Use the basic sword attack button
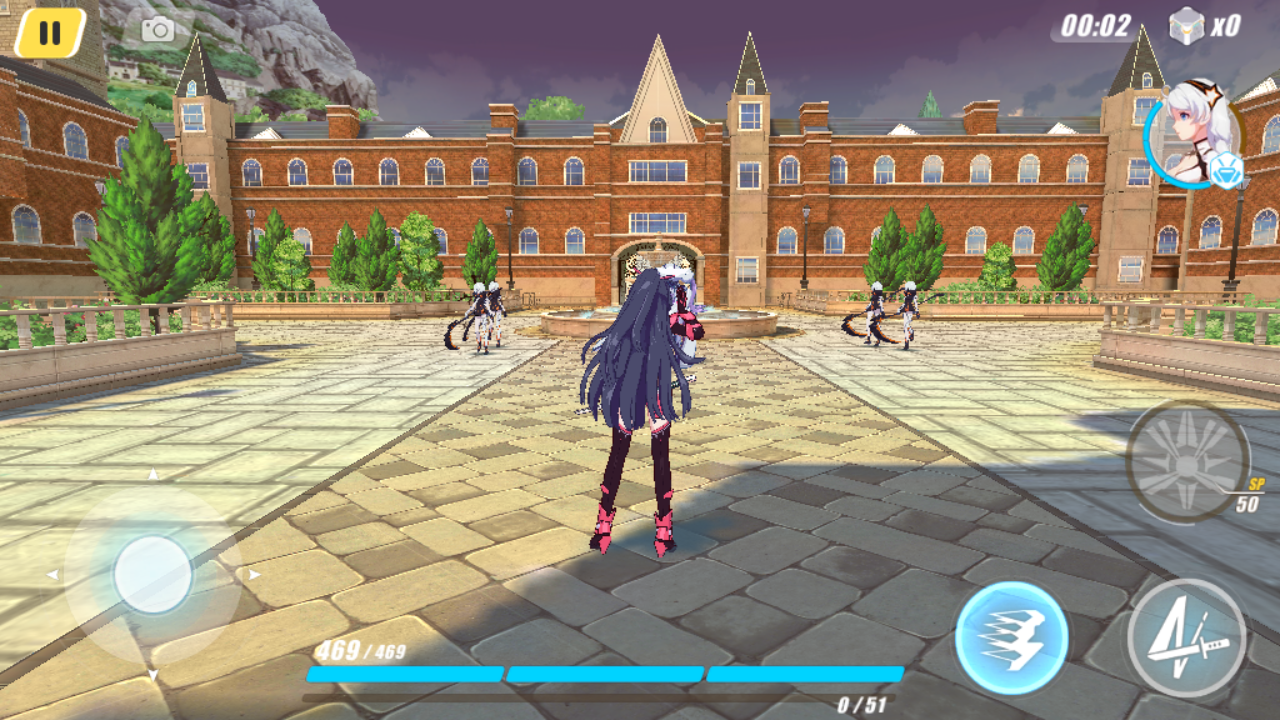Image resolution: width=1280 pixels, height=720 pixels. (1186, 637)
